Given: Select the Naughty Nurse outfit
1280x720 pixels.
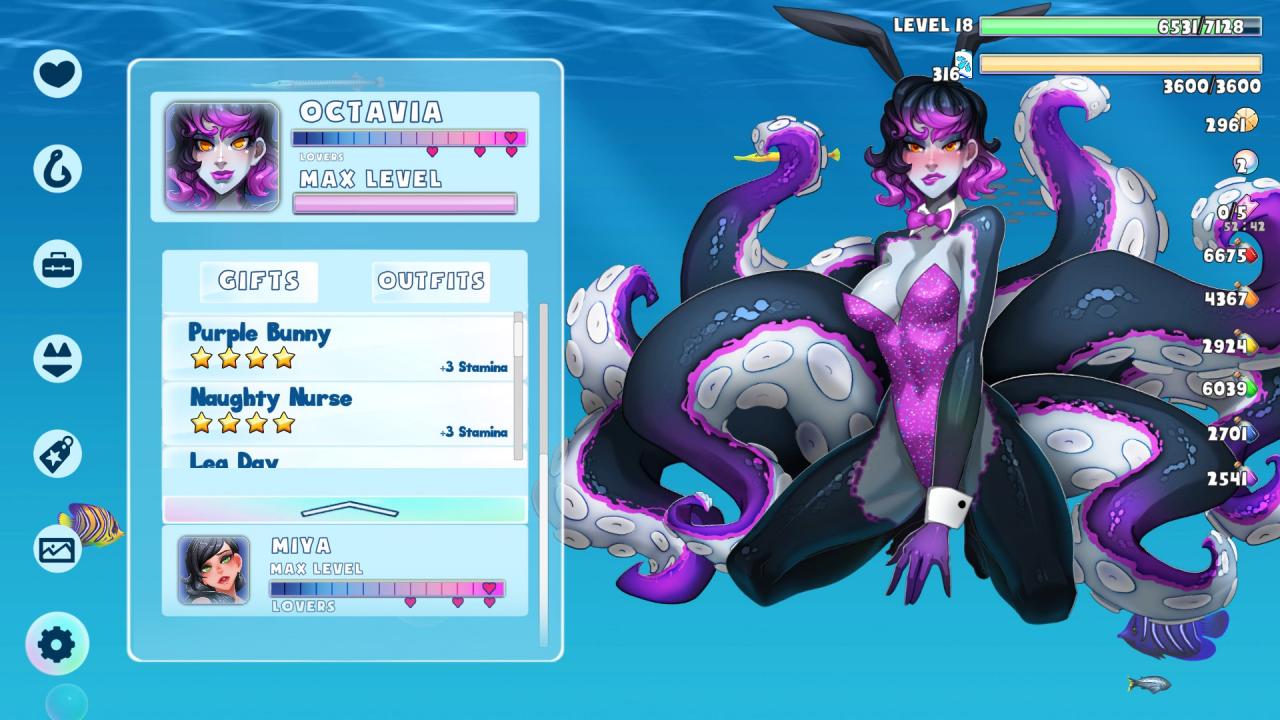Looking at the screenshot, I should pyautogui.click(x=340, y=412).
